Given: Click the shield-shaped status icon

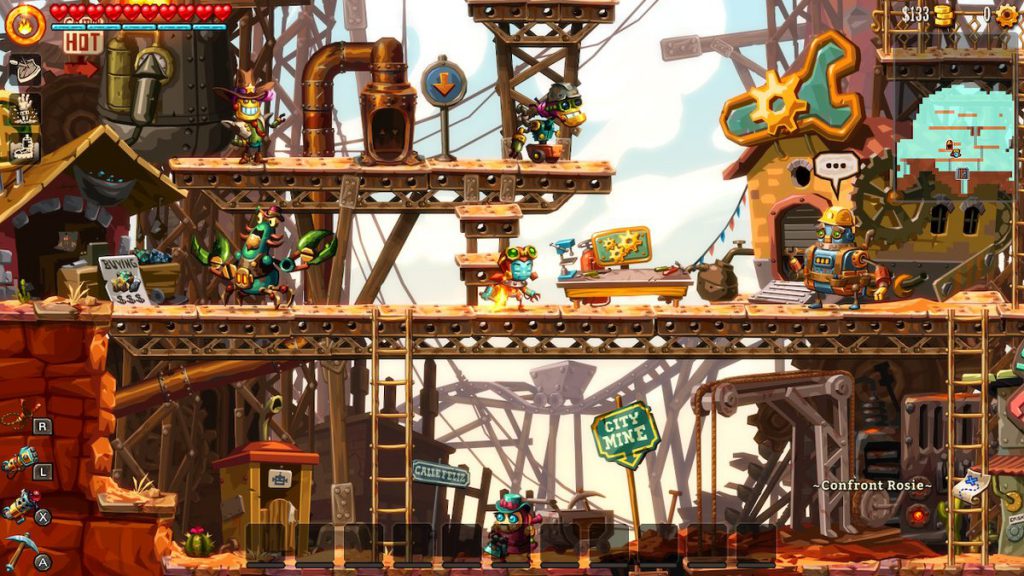Looking at the screenshot, I should point(24,69).
